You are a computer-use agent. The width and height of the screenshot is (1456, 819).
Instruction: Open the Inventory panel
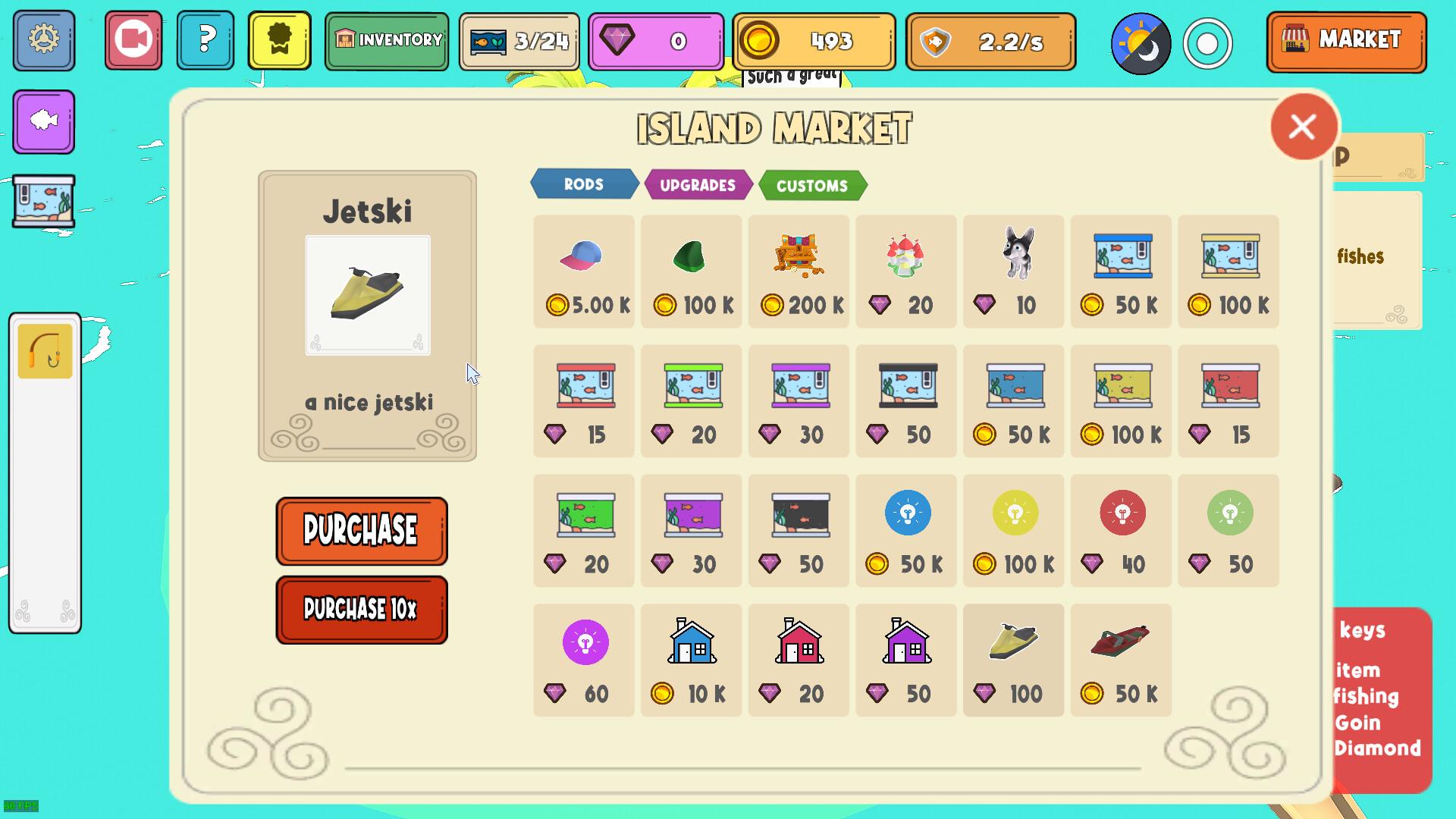pyautogui.click(x=386, y=41)
